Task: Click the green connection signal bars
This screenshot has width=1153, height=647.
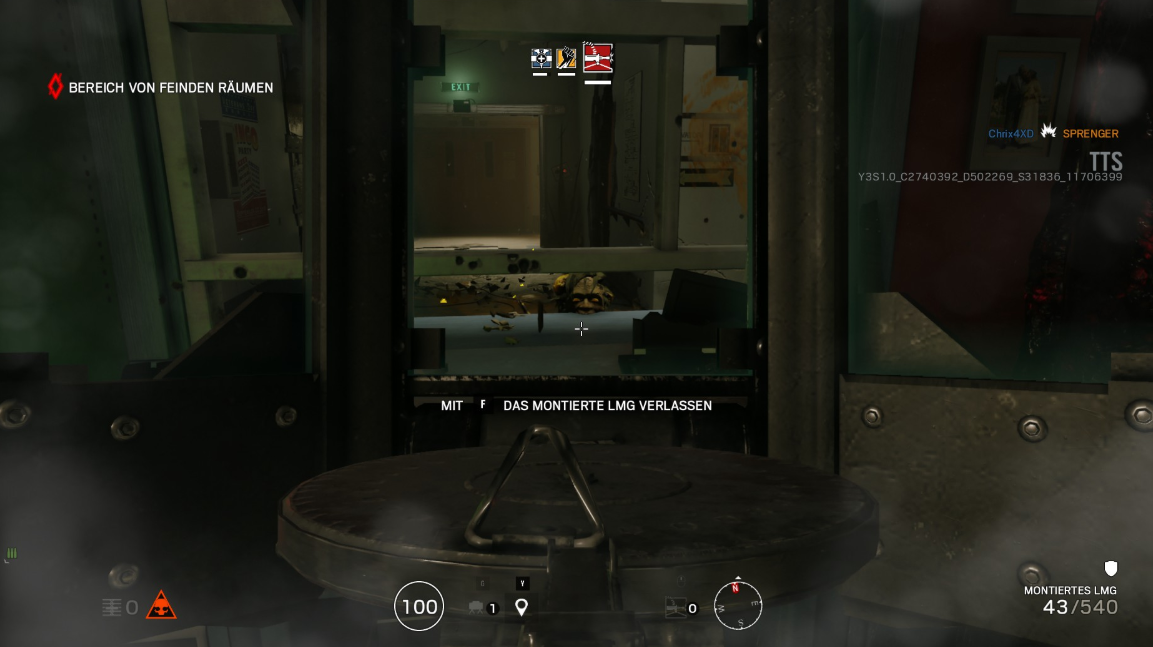Action: click(x=12, y=553)
